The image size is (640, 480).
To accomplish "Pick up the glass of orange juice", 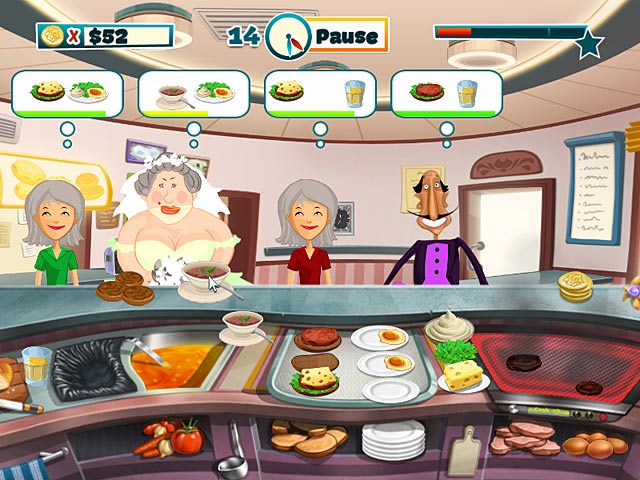I will pos(35,365).
